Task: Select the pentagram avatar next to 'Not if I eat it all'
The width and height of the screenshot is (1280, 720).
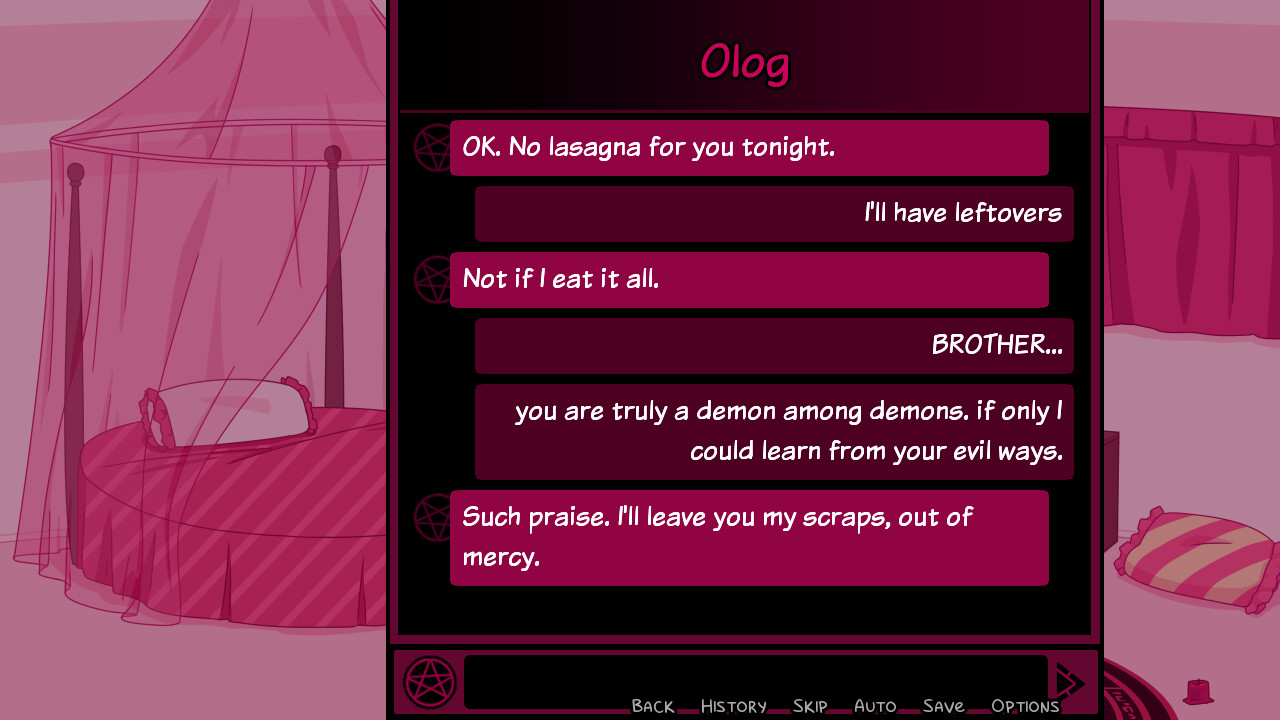Action: click(430, 279)
